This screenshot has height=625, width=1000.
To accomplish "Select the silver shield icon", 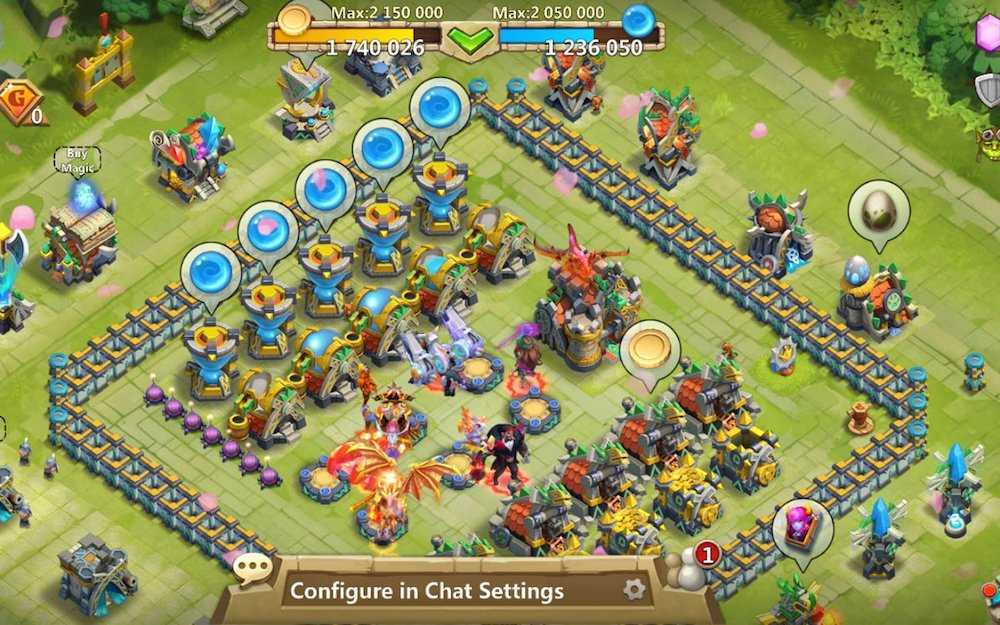I will [988, 89].
